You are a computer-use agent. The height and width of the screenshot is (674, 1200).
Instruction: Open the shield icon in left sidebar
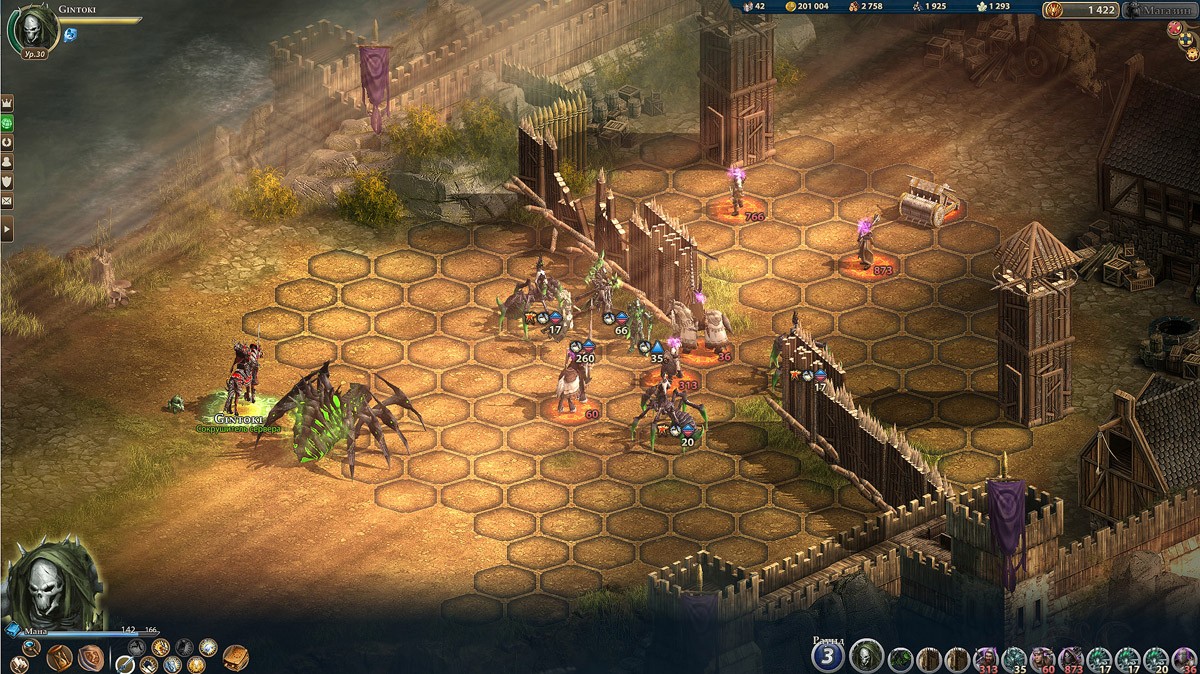[x=7, y=182]
